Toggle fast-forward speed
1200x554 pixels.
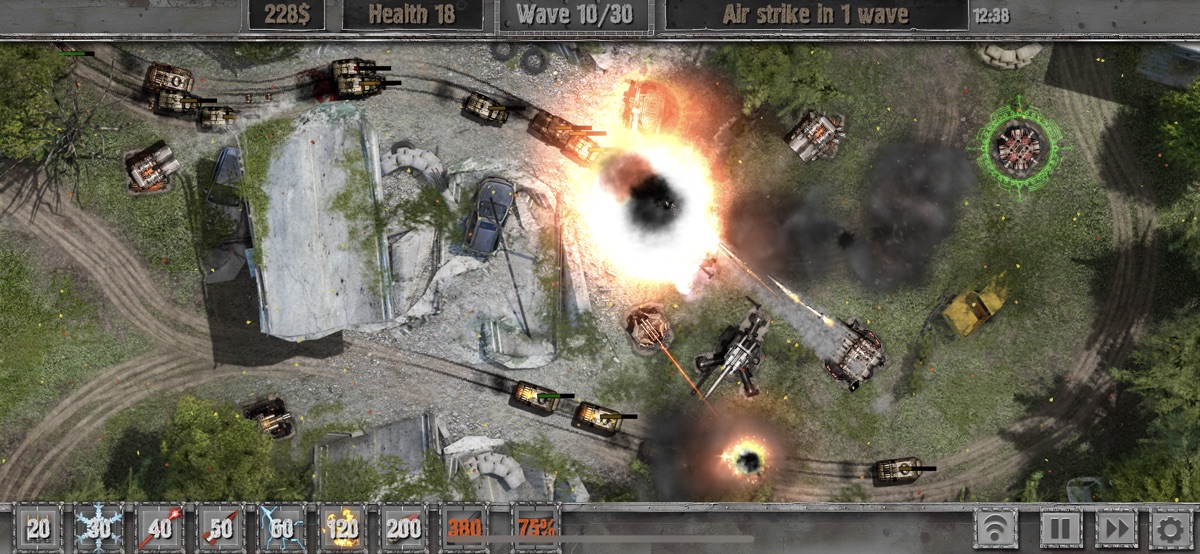(1117, 528)
